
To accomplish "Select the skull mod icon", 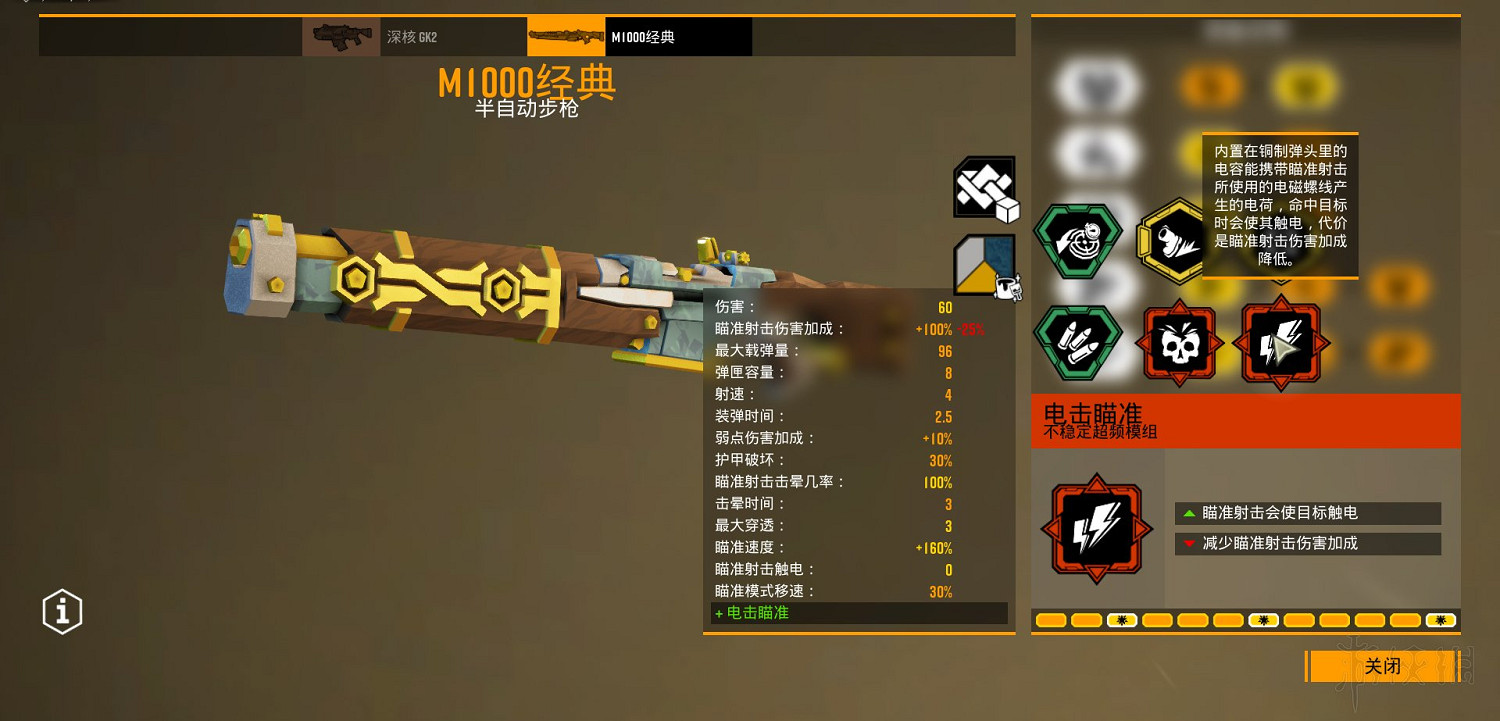I will 1180,342.
